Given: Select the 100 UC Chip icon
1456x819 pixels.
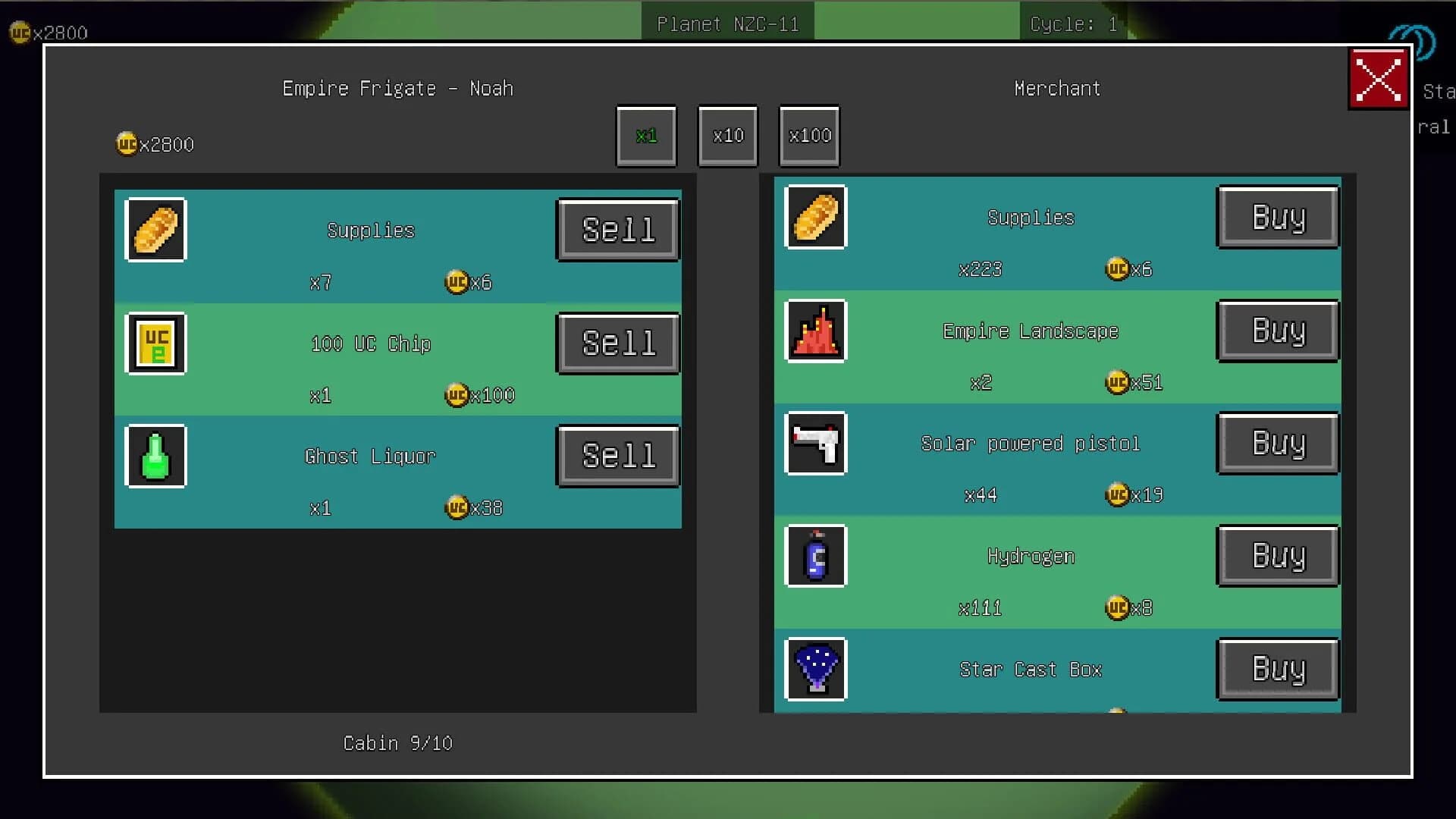Looking at the screenshot, I should coord(155,343).
